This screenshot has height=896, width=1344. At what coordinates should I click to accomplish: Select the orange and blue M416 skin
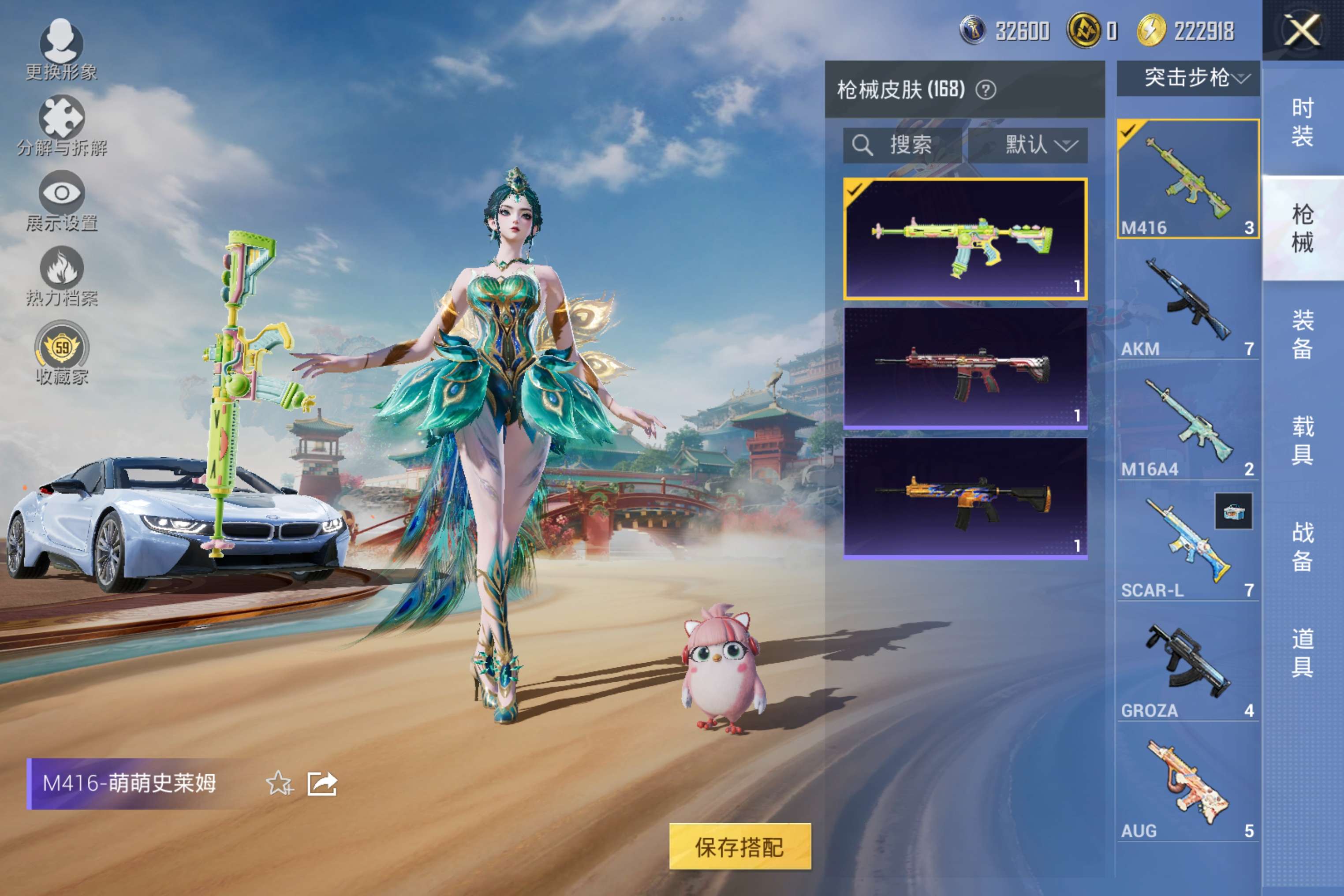965,498
